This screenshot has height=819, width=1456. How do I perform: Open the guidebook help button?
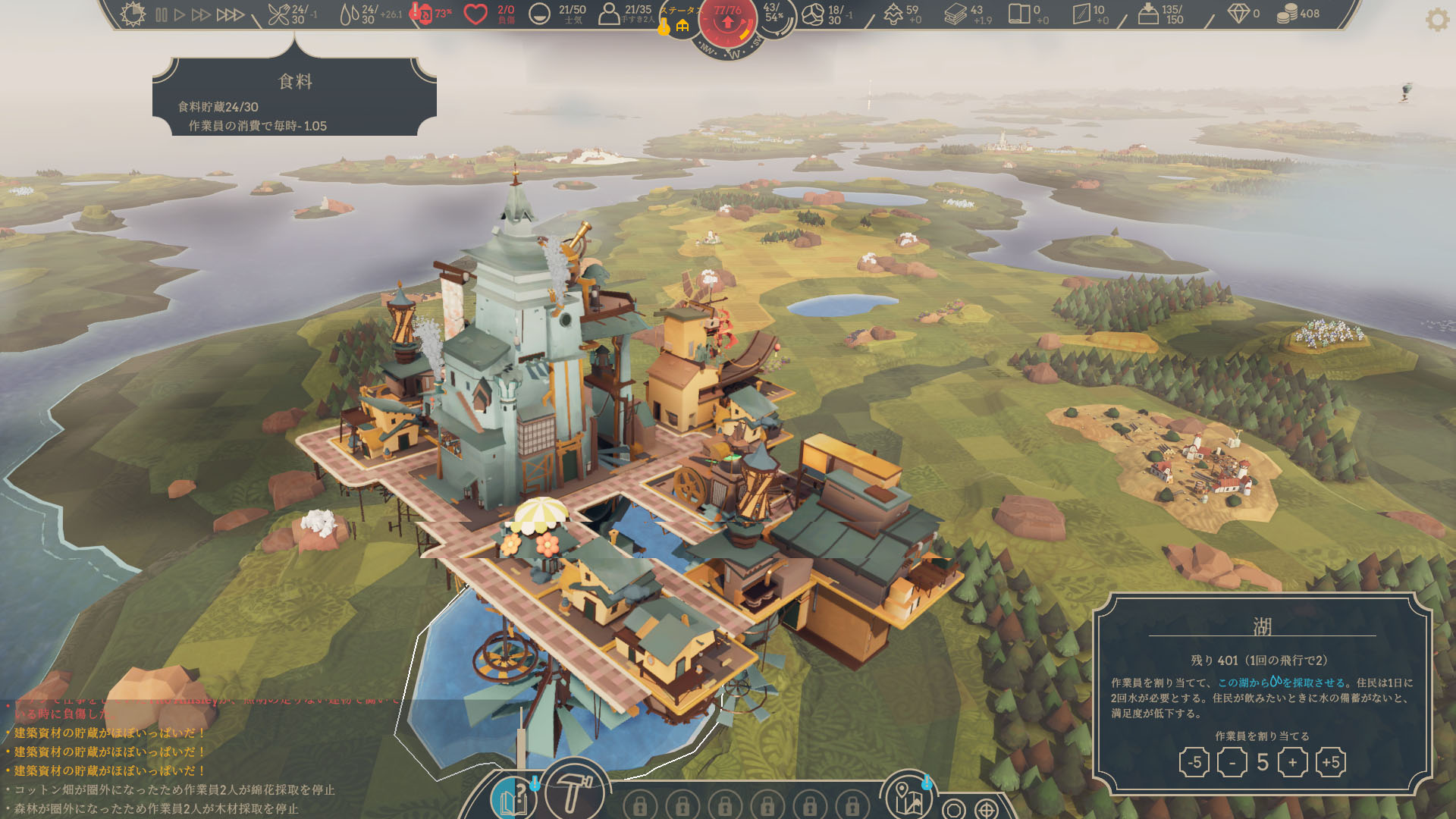tap(513, 798)
